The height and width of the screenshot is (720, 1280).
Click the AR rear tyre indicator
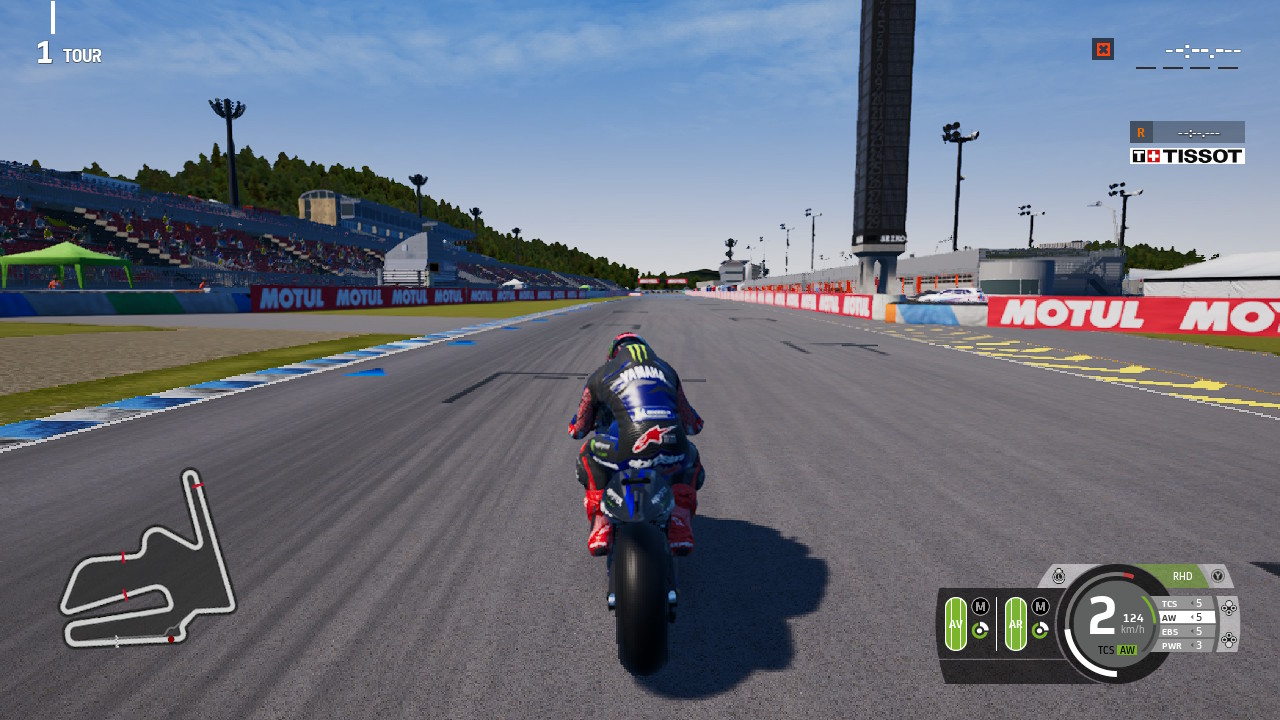[x=1015, y=624]
